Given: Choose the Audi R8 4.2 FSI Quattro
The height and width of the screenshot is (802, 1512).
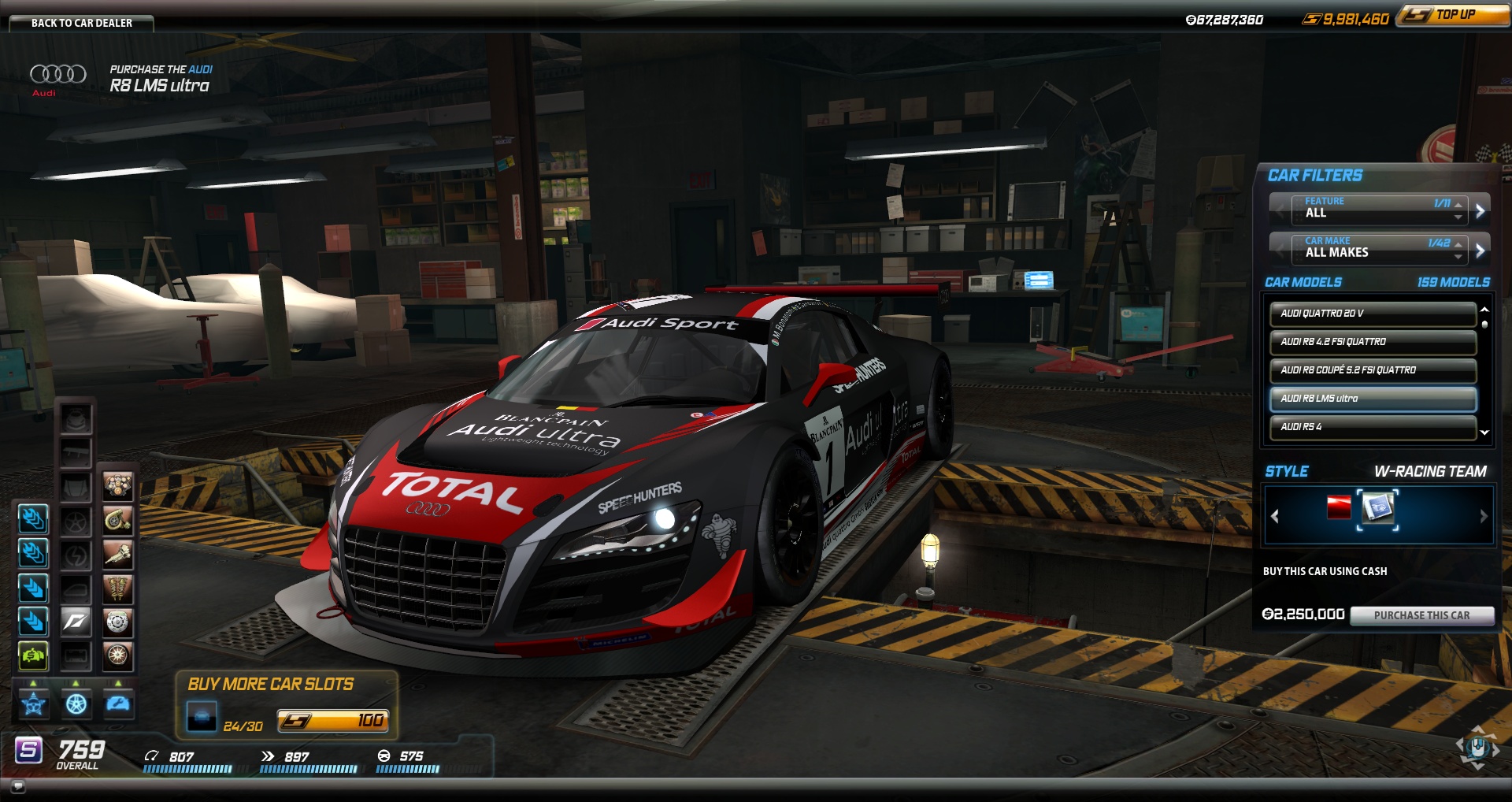Looking at the screenshot, I should 1372,342.
